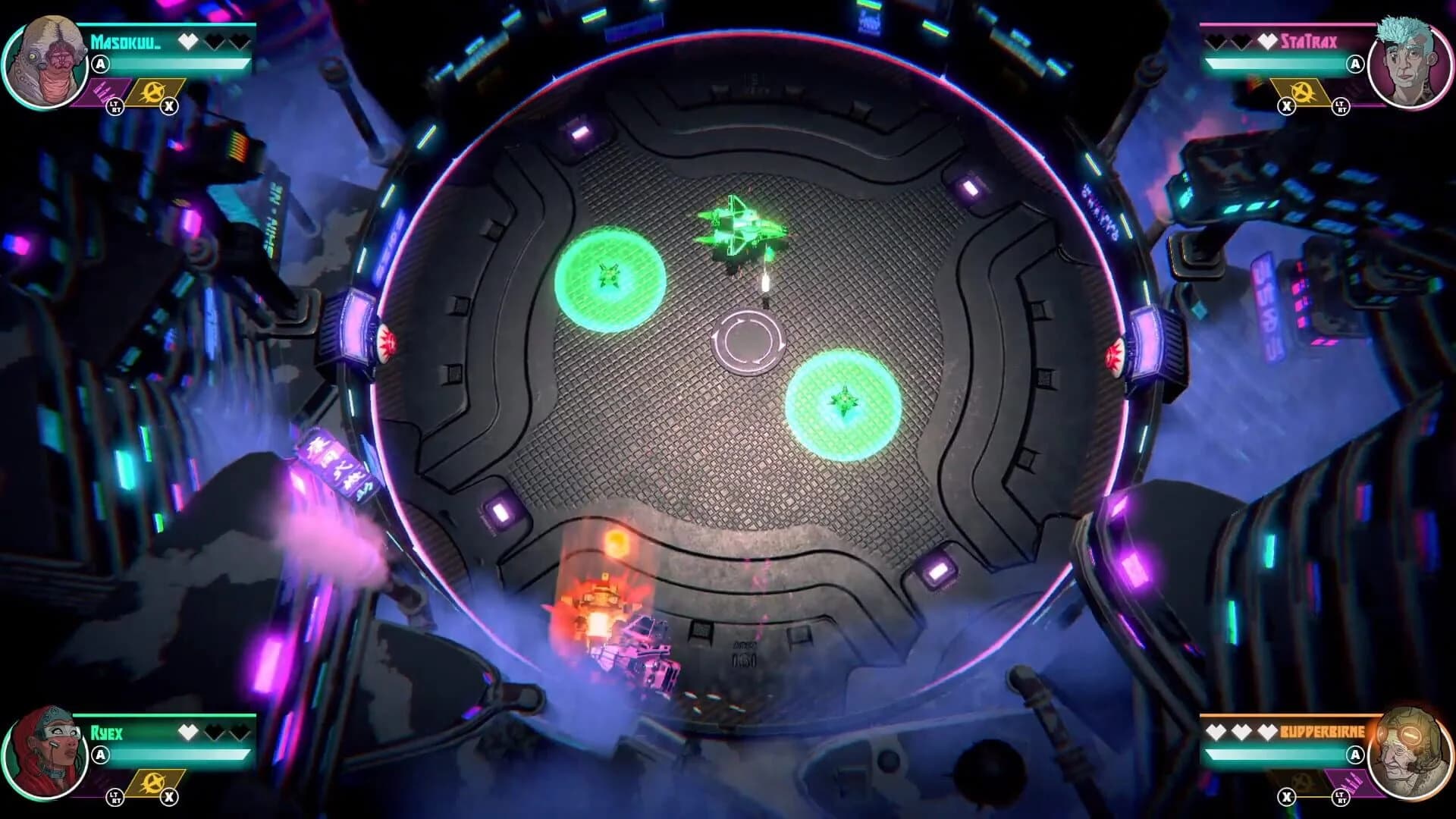
Task: Click Masokuu's green A button prompt
Action: click(100, 64)
